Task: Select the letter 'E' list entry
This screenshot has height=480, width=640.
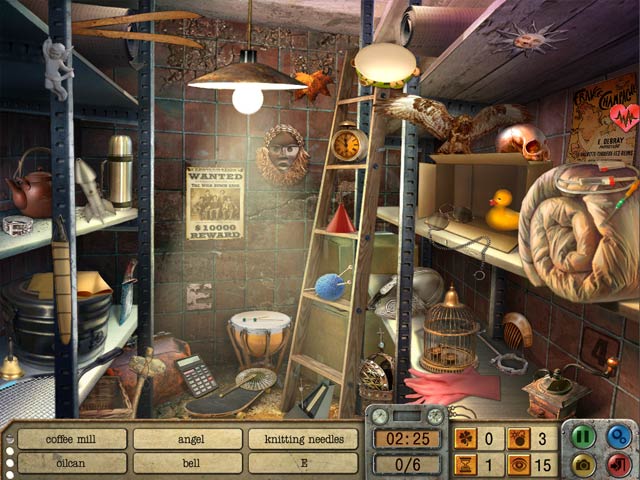Action: click(x=303, y=463)
